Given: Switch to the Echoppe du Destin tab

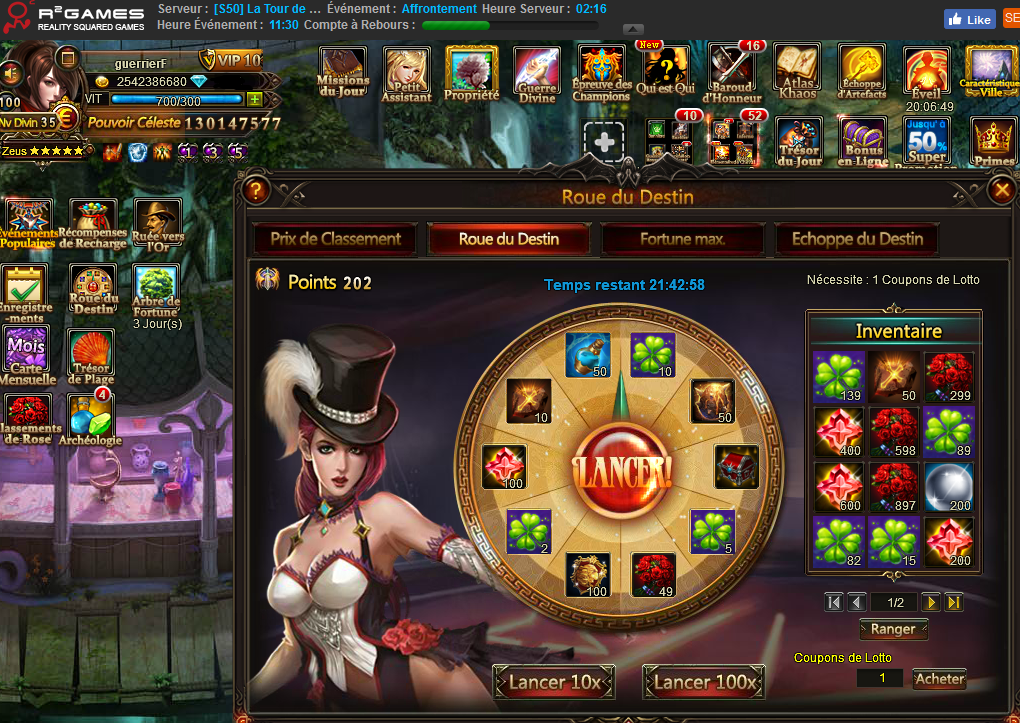Looking at the screenshot, I should click(857, 239).
